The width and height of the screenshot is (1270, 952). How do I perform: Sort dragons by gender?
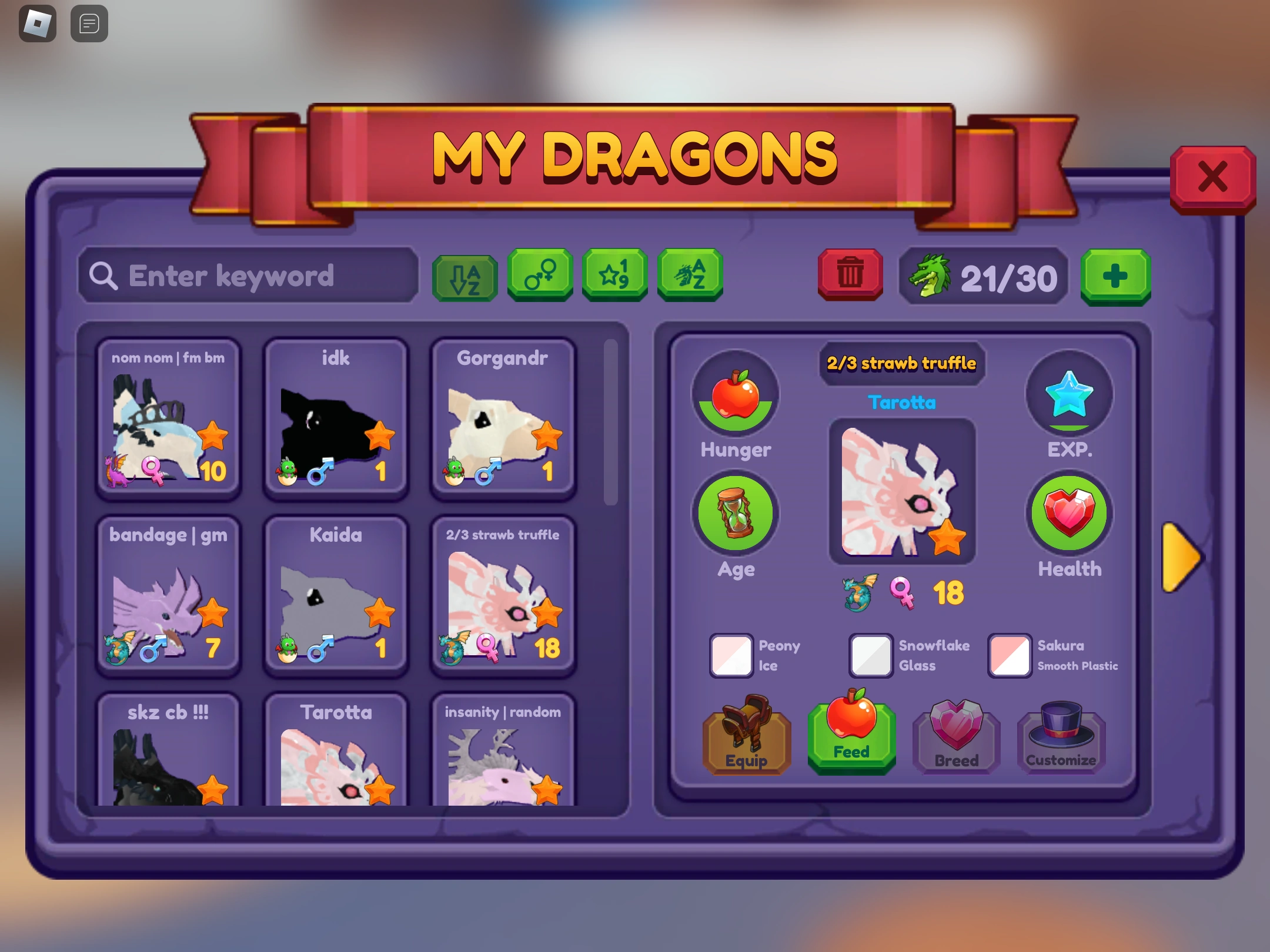539,276
